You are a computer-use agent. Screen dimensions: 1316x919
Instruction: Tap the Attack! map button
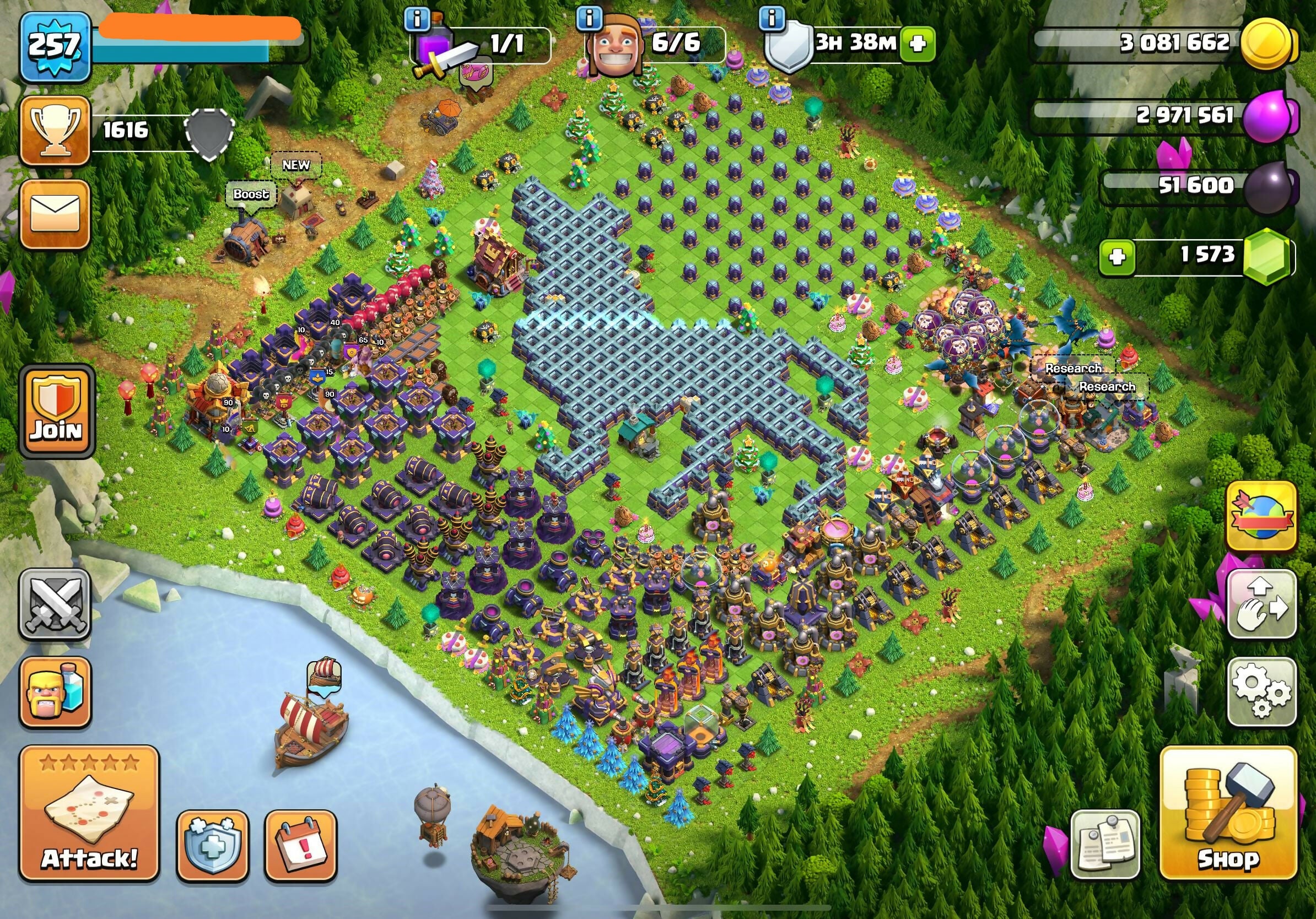point(89,814)
